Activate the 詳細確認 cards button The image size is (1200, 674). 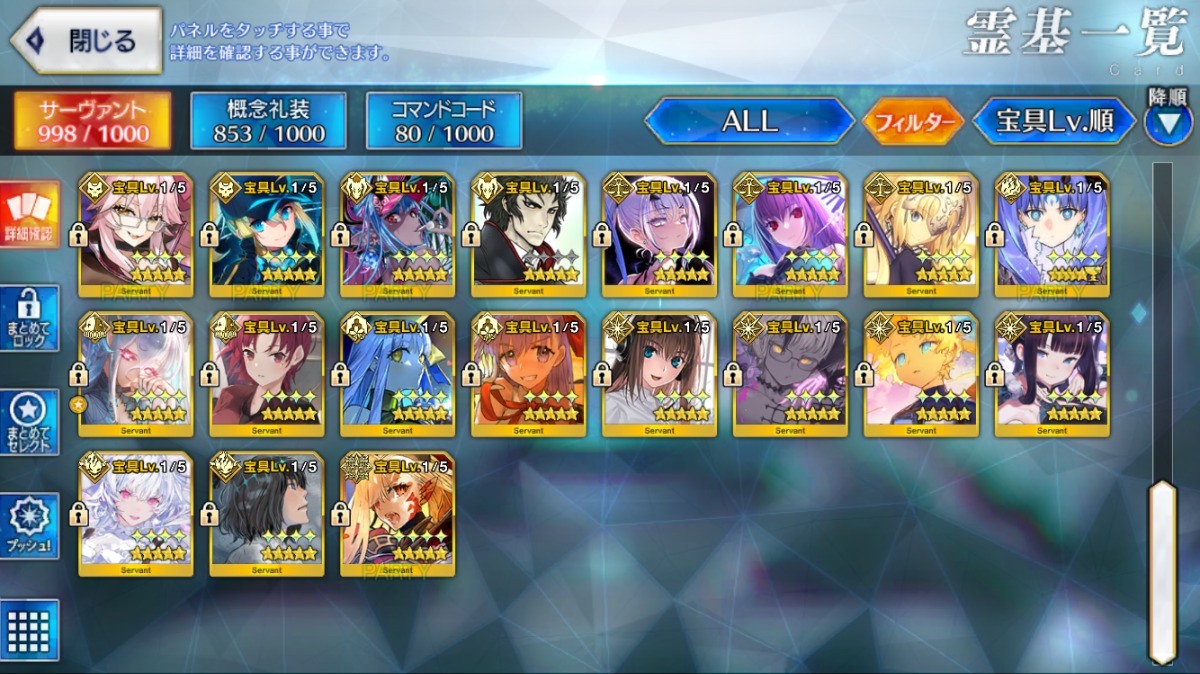coord(29,213)
